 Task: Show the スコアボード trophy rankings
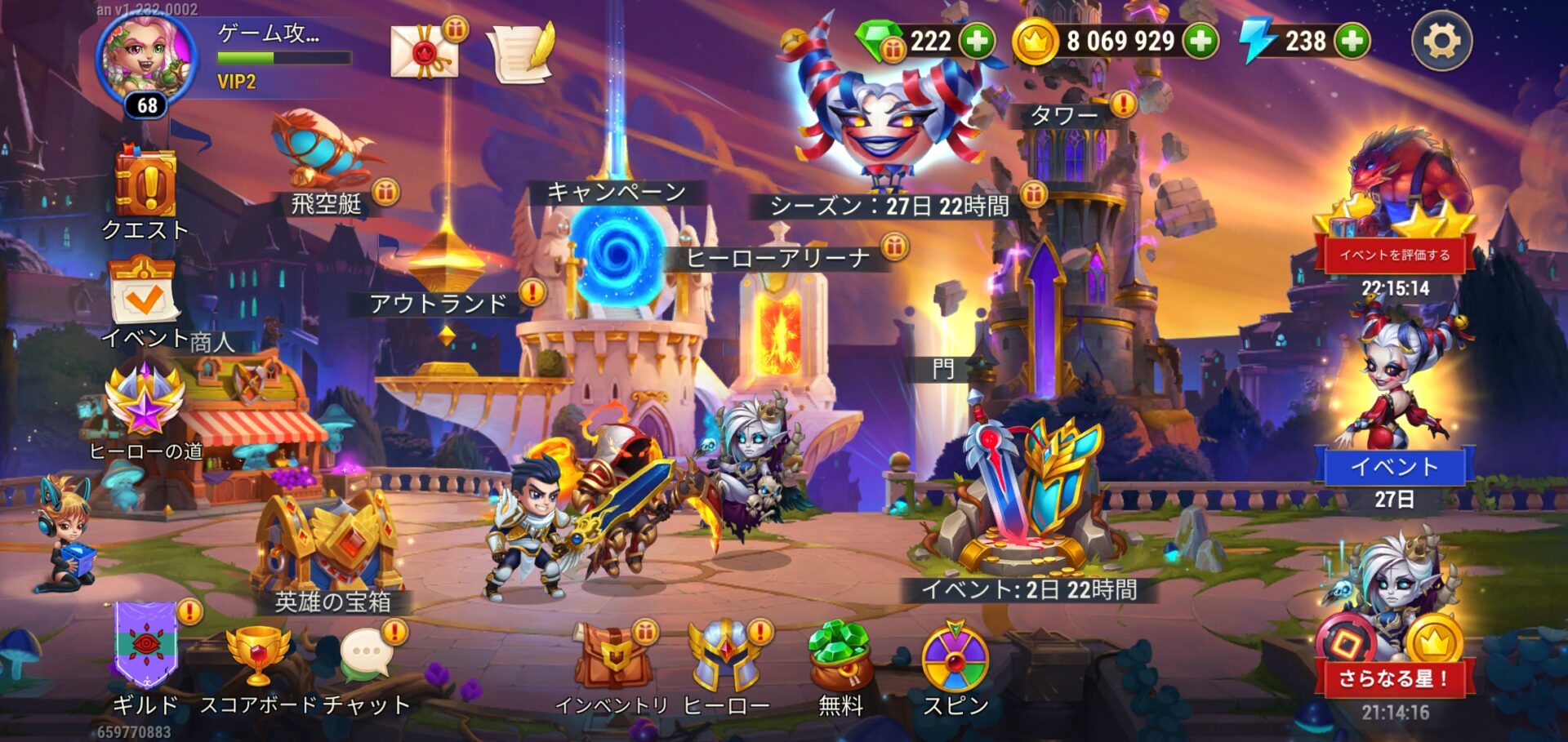pyautogui.click(x=258, y=655)
